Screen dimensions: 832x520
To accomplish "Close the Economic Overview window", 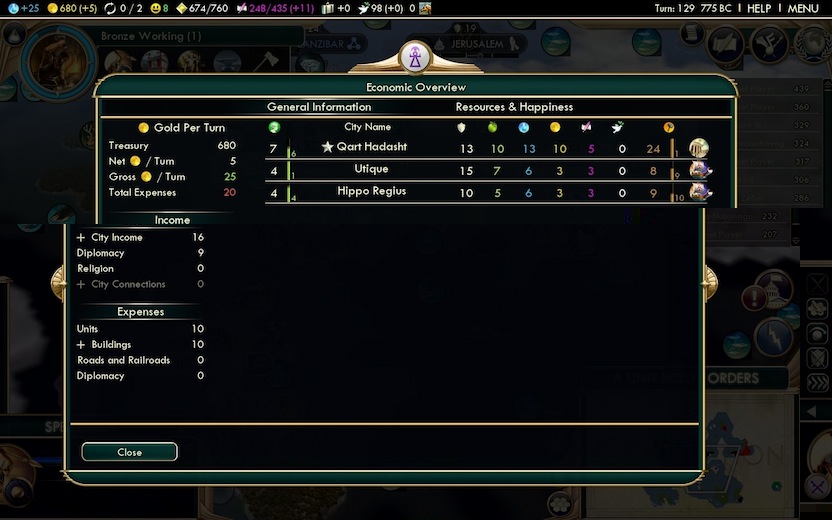I will click(129, 452).
